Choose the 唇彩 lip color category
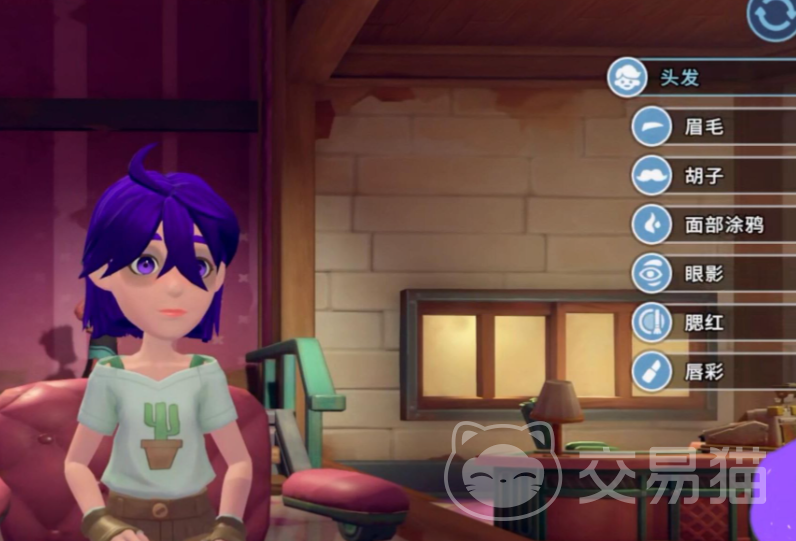Screen dimensions: 796x541 click(x=704, y=371)
